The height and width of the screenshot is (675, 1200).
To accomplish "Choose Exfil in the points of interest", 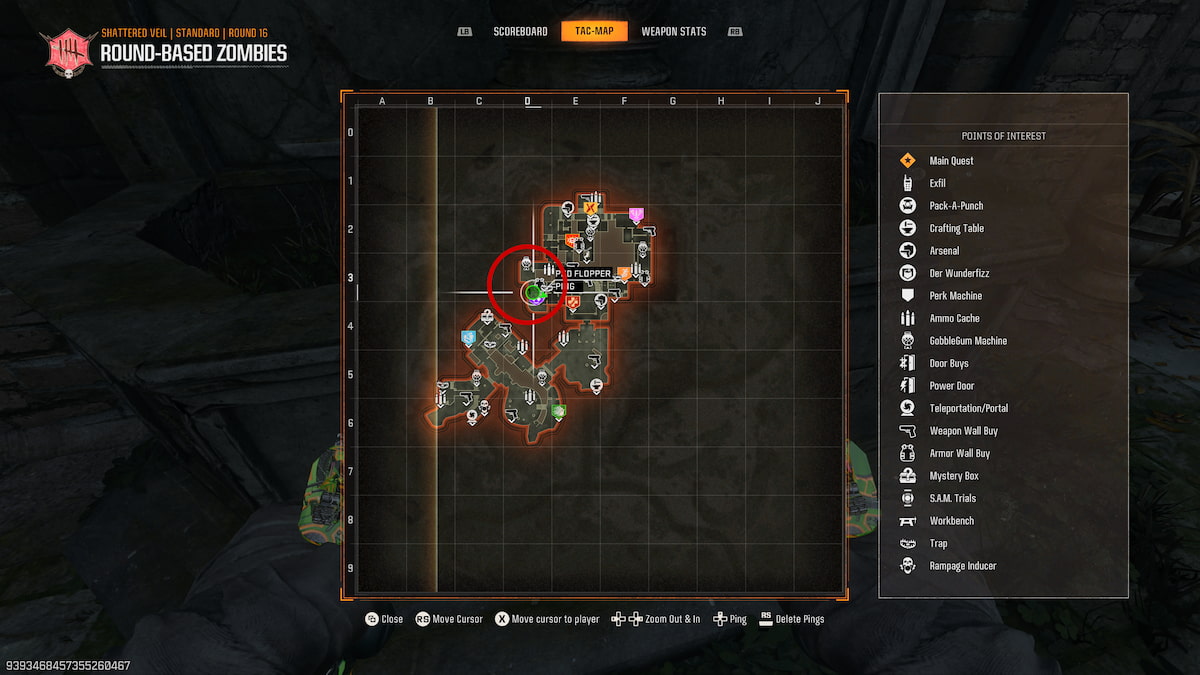I will pos(937,183).
